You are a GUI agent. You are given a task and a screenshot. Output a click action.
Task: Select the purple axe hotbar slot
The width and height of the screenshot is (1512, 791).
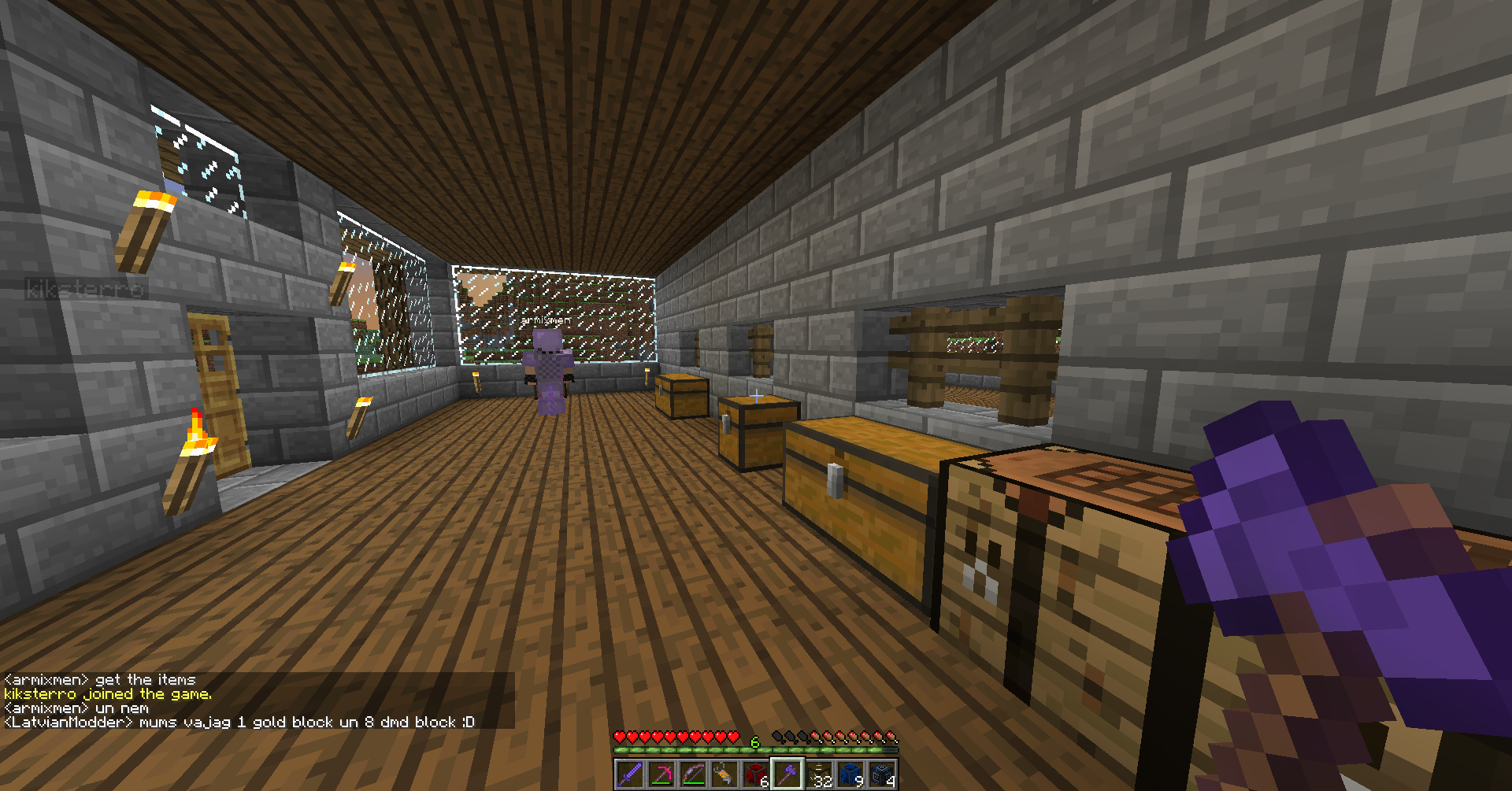(787, 774)
